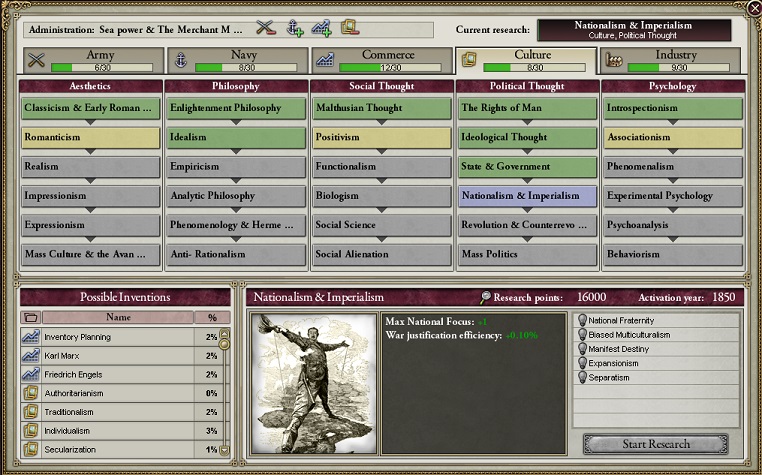Close the technology window
The height and width of the screenshot is (475, 762).
tap(753, 8)
